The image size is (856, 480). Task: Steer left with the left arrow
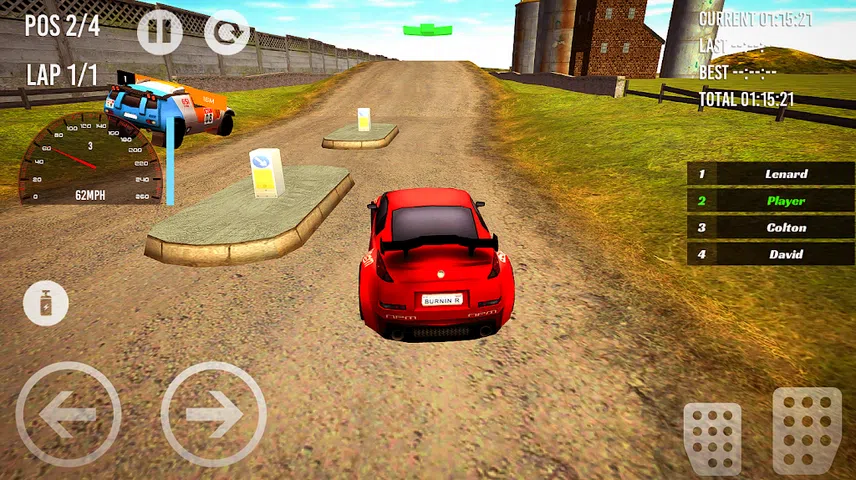(68, 414)
